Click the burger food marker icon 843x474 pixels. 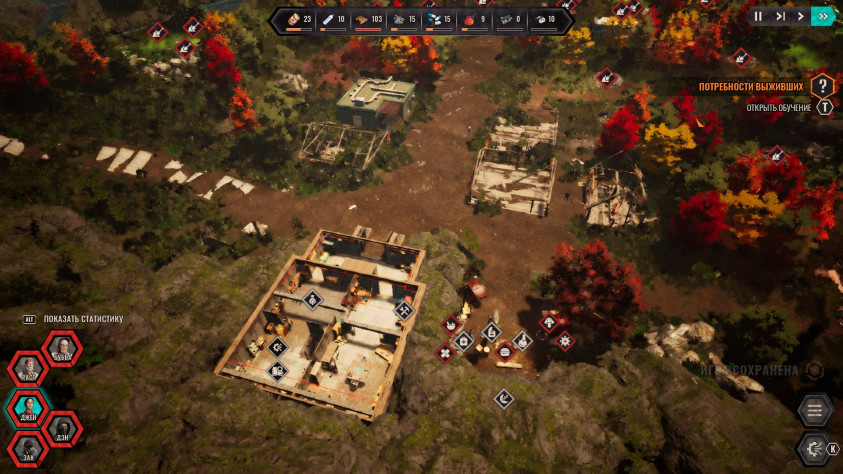pyautogui.click(x=504, y=351)
